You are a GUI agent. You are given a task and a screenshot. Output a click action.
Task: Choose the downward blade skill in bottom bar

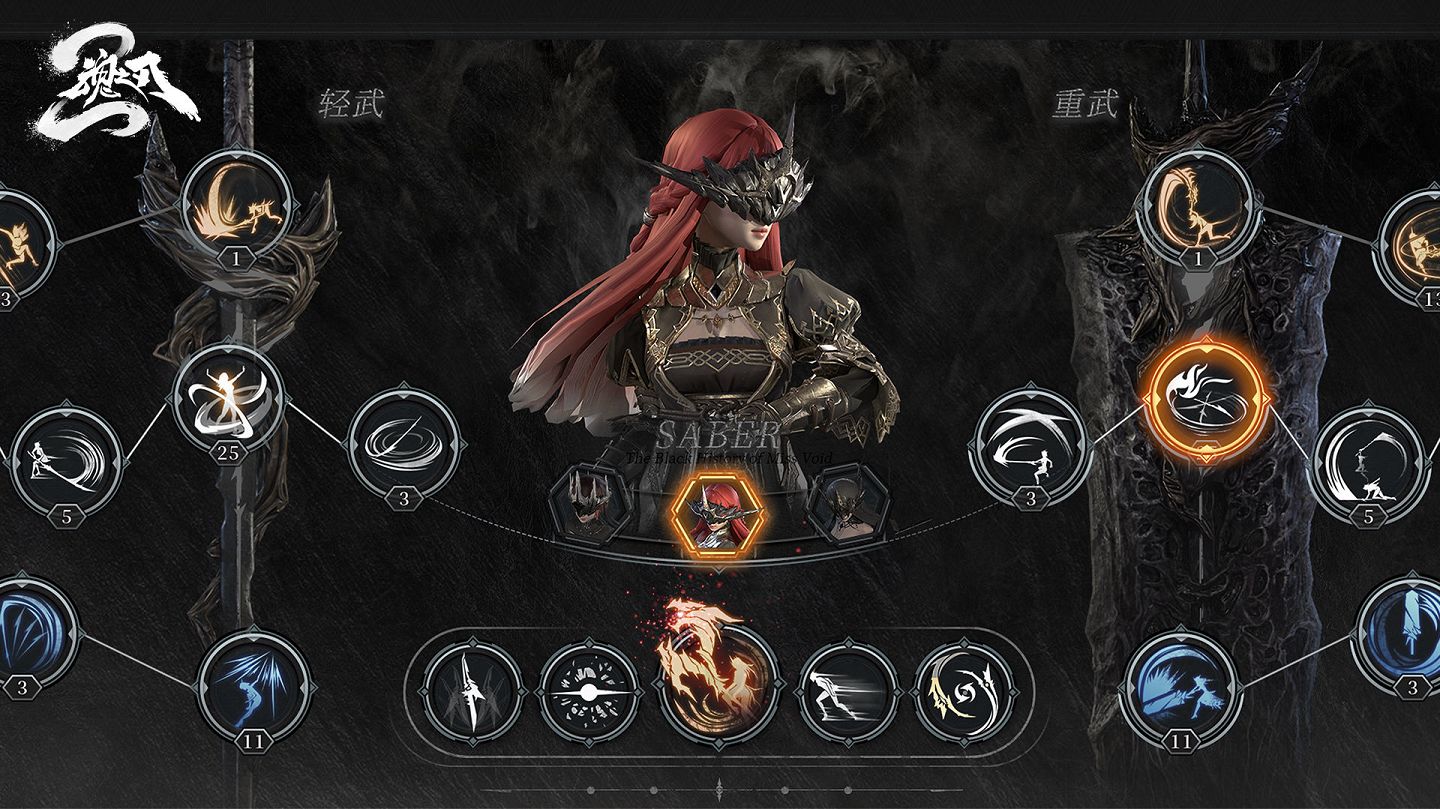click(x=473, y=692)
